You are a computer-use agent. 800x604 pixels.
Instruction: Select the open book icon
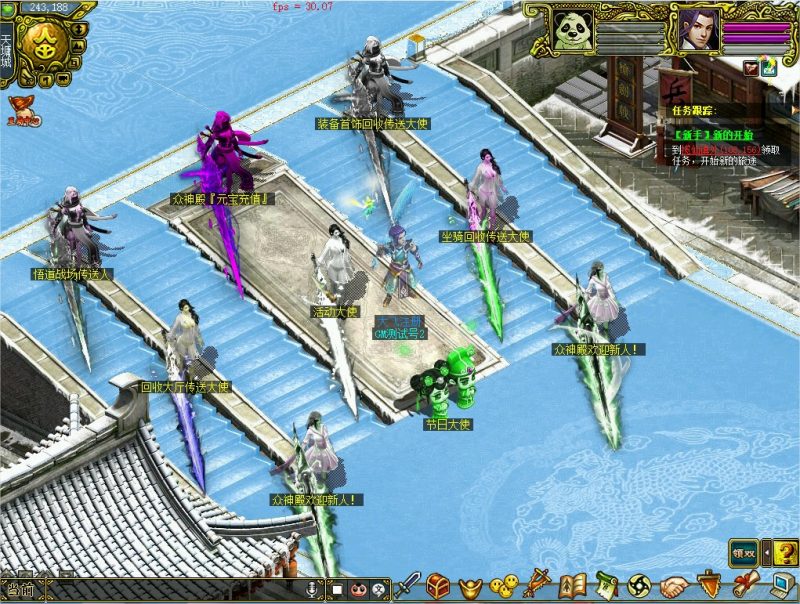click(x=572, y=585)
